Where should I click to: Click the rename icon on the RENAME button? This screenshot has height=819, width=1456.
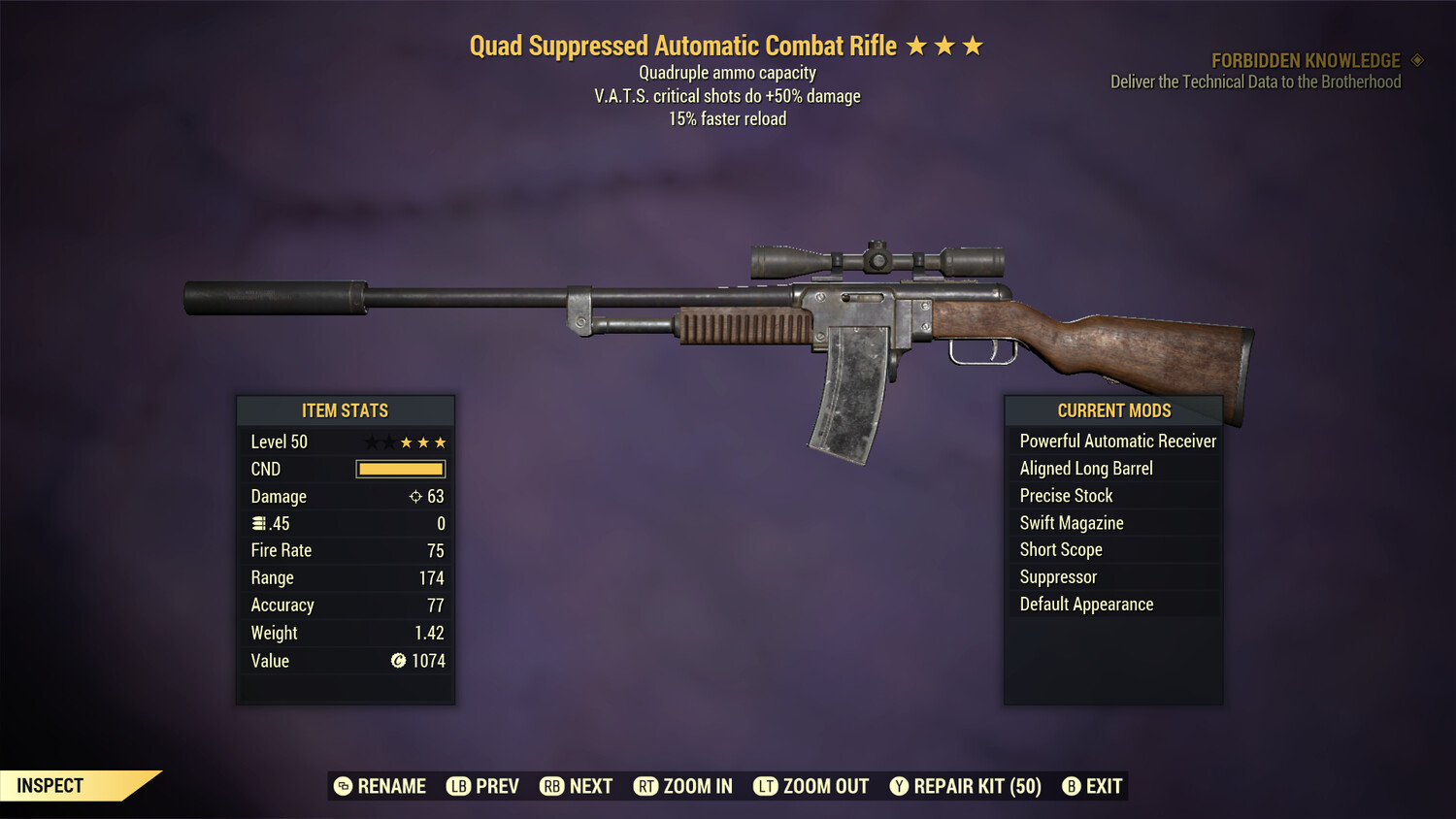click(x=342, y=786)
